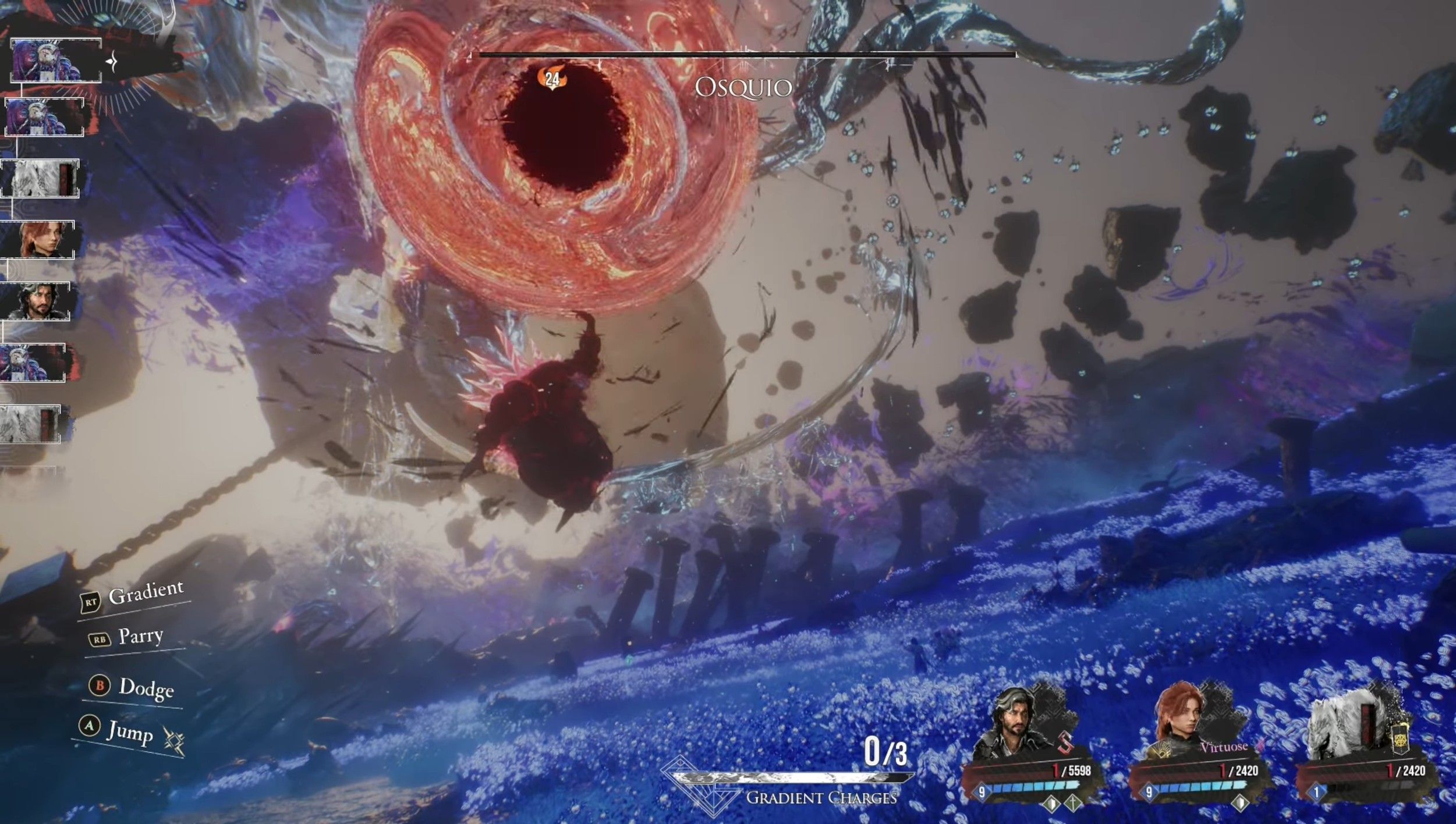Click Verso's red S rank badge
1456x824 pixels.
pyautogui.click(x=1065, y=744)
